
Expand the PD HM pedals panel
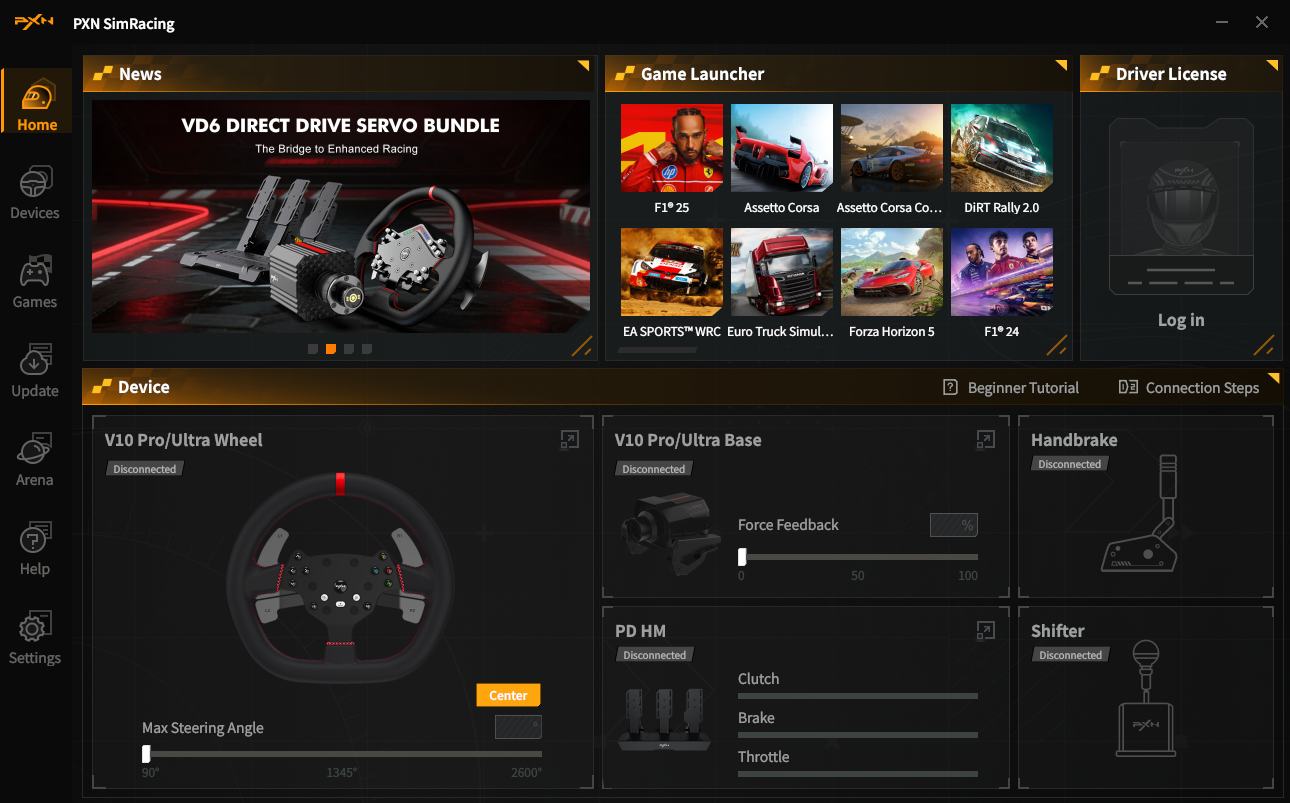[x=985, y=630]
